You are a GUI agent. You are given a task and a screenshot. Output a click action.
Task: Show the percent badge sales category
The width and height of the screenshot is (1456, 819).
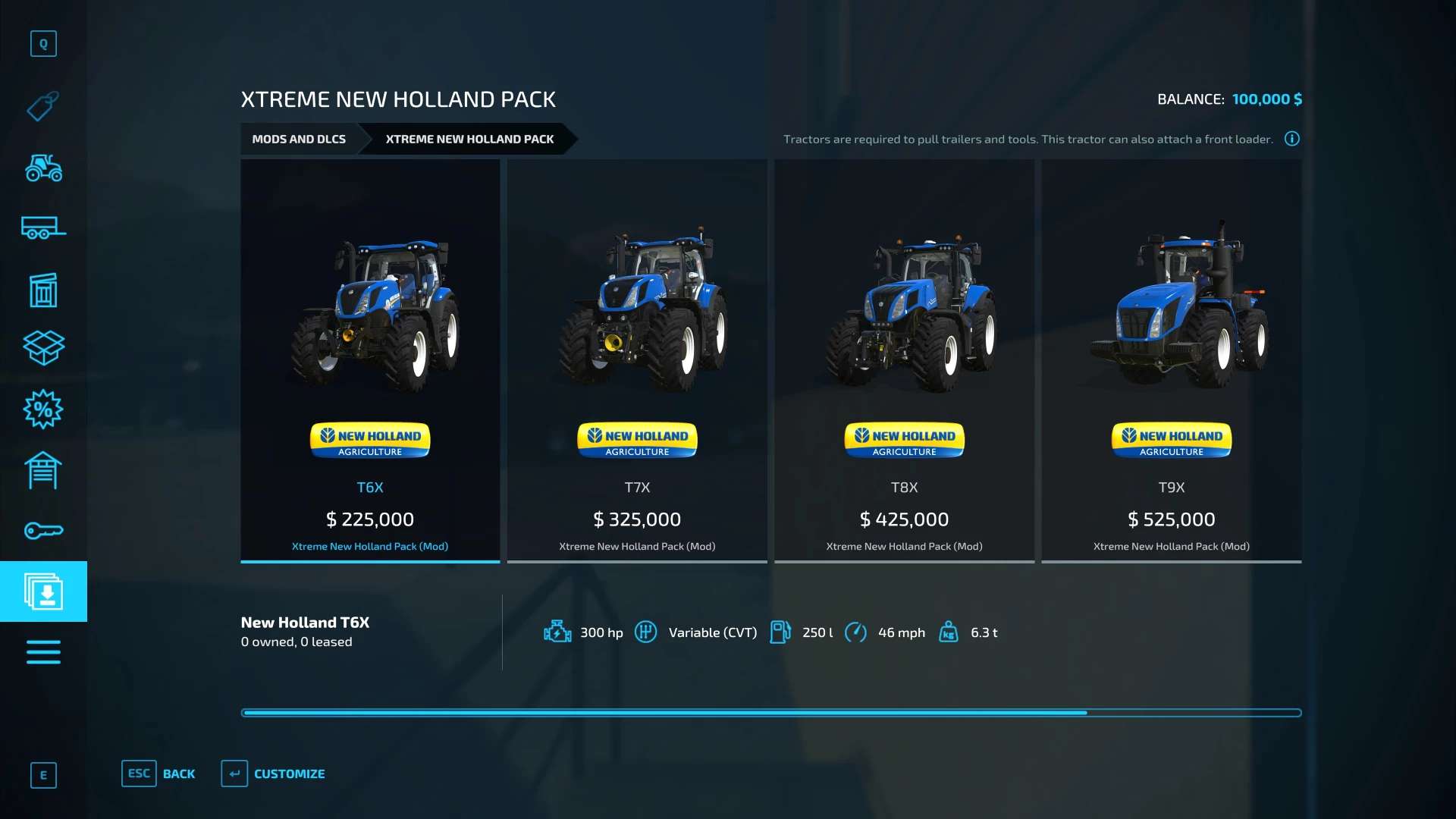coord(43,409)
